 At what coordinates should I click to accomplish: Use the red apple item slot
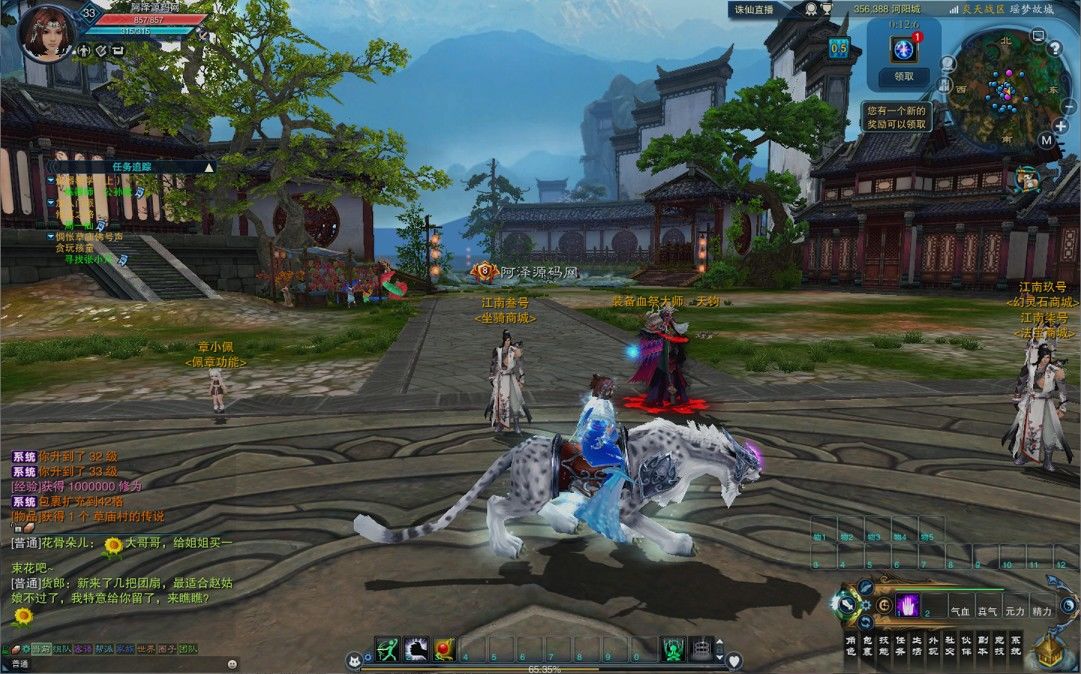point(445,649)
